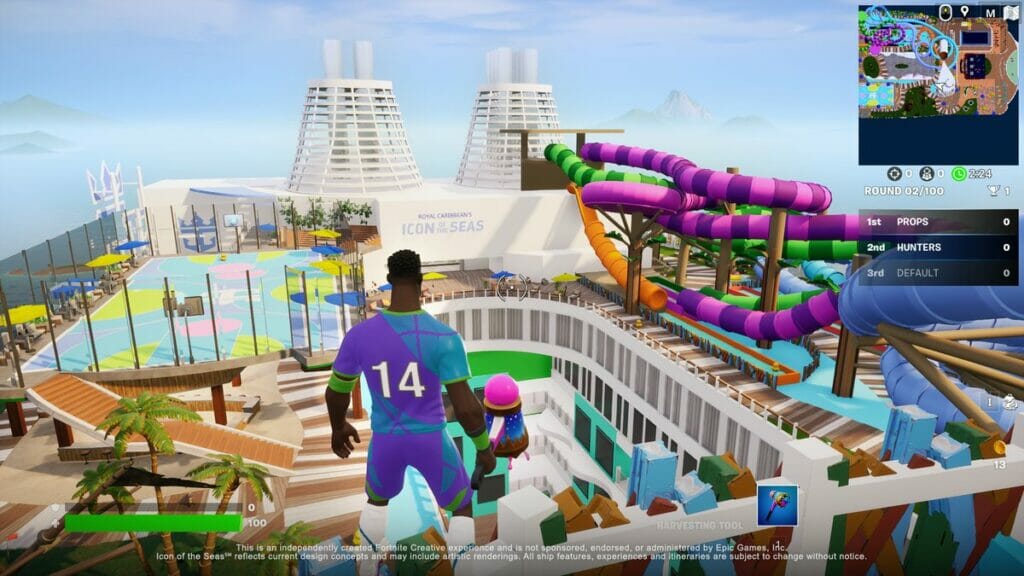Click the recycle-style icon above the coin
The height and width of the screenshot is (576, 1024).
pos(1008,404)
